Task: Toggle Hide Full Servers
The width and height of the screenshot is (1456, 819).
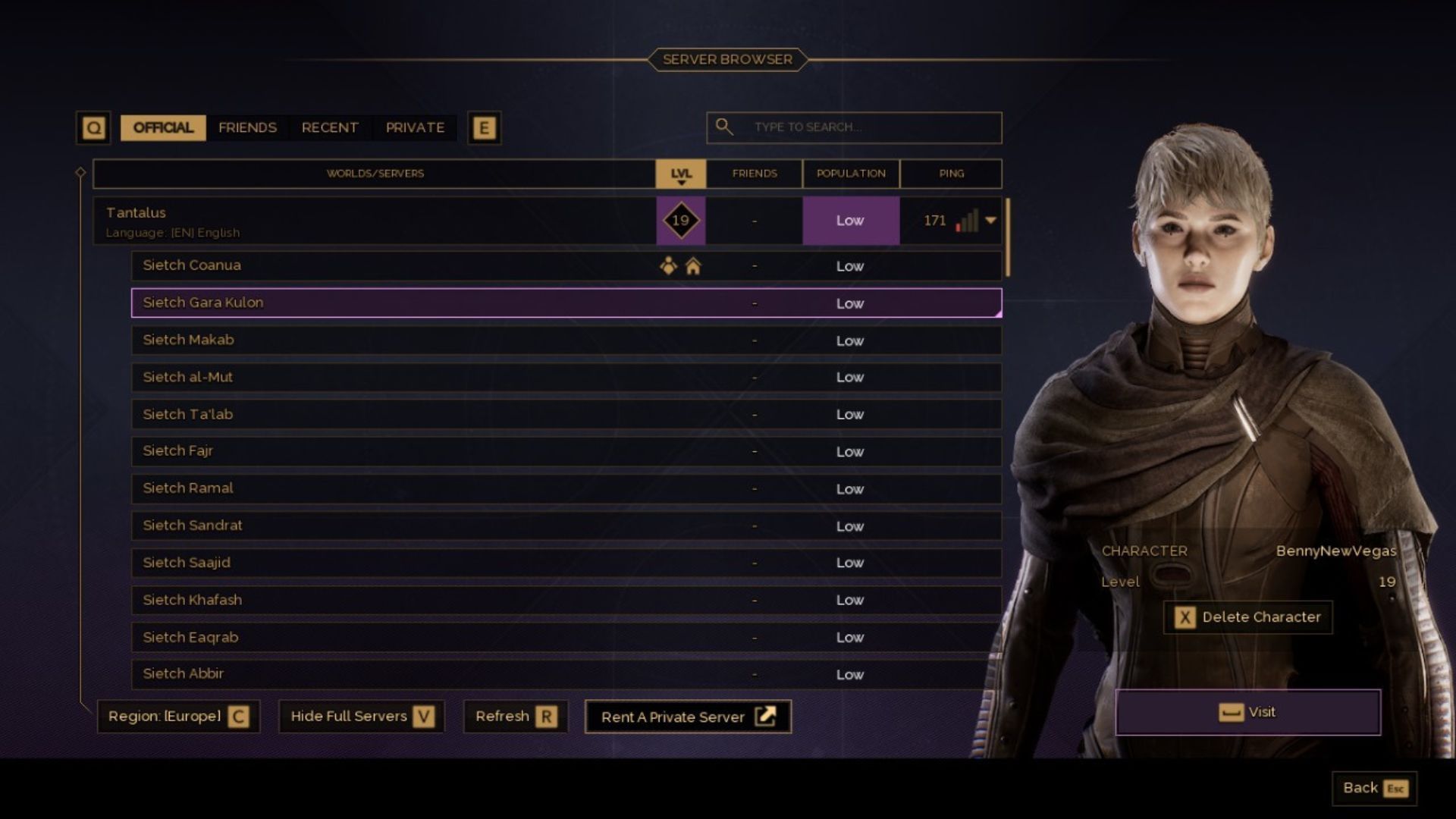Action: [361, 717]
